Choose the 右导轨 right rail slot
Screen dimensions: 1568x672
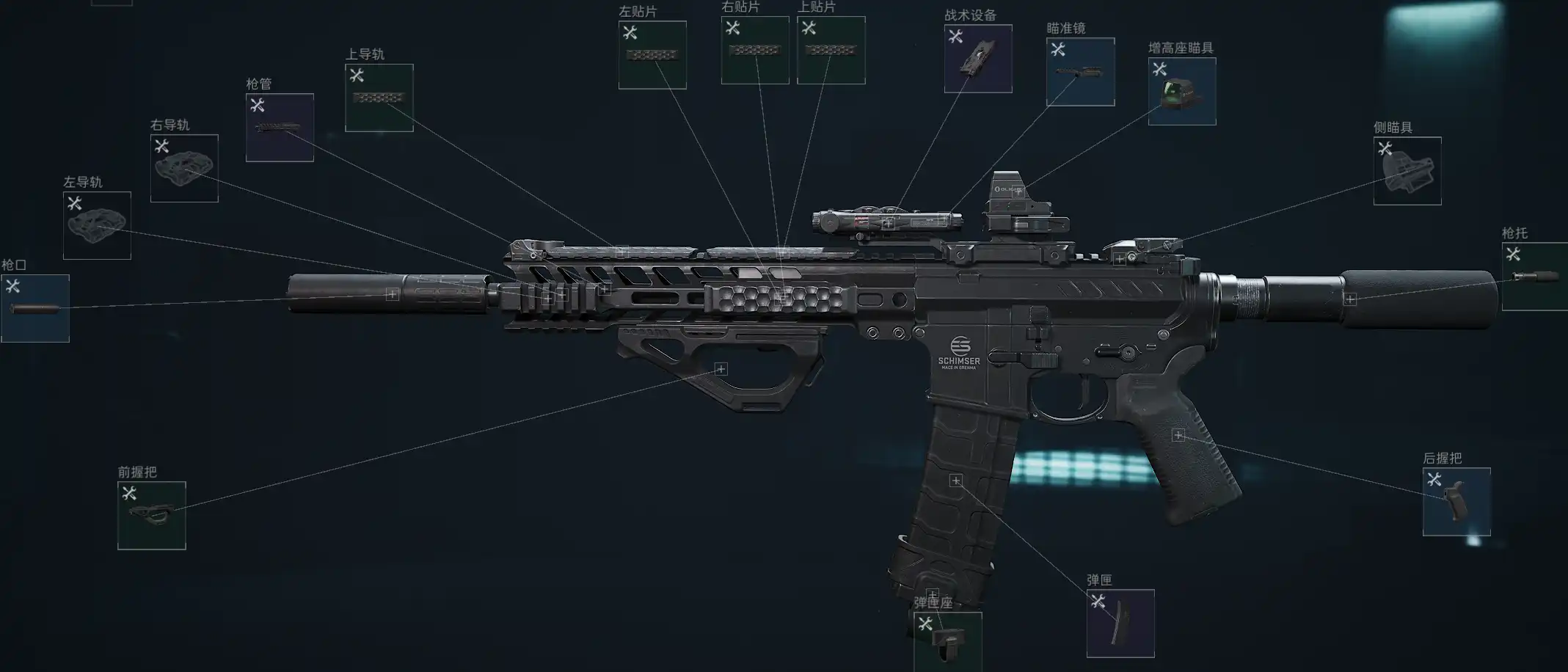(x=184, y=168)
